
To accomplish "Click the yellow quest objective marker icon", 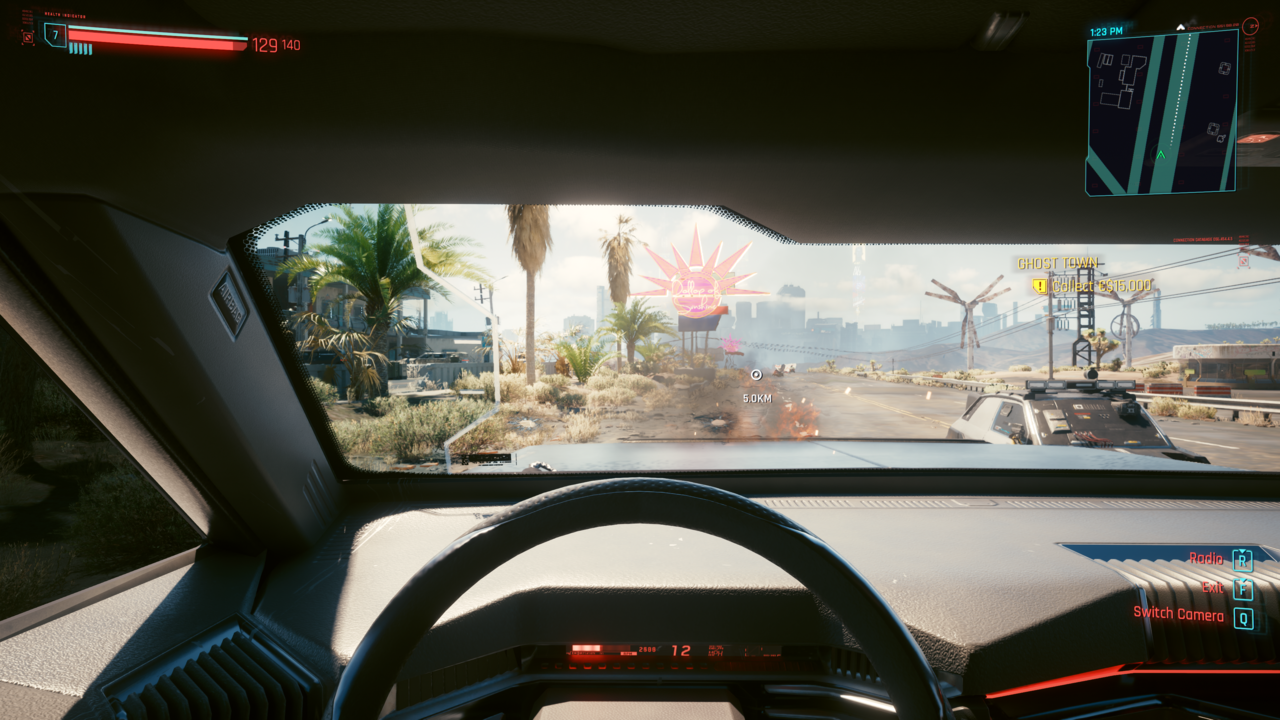I will pyautogui.click(x=1040, y=286).
